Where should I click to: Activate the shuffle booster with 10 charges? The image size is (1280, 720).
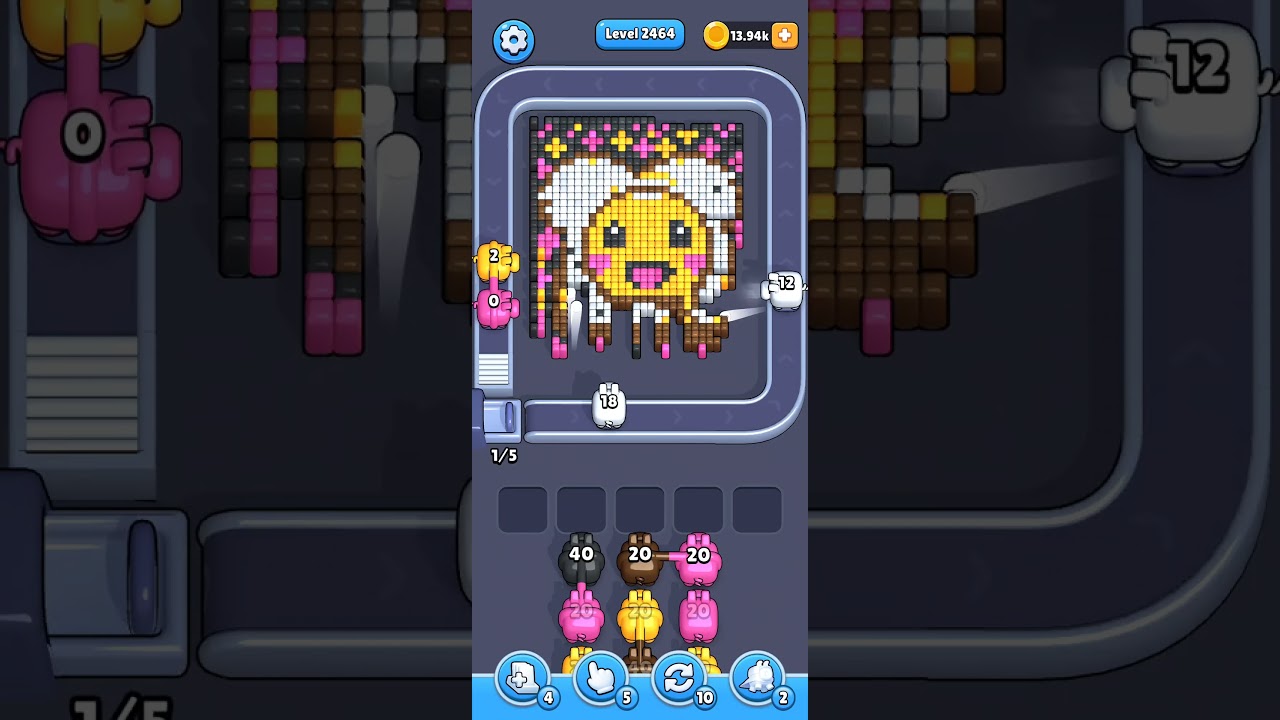679,678
